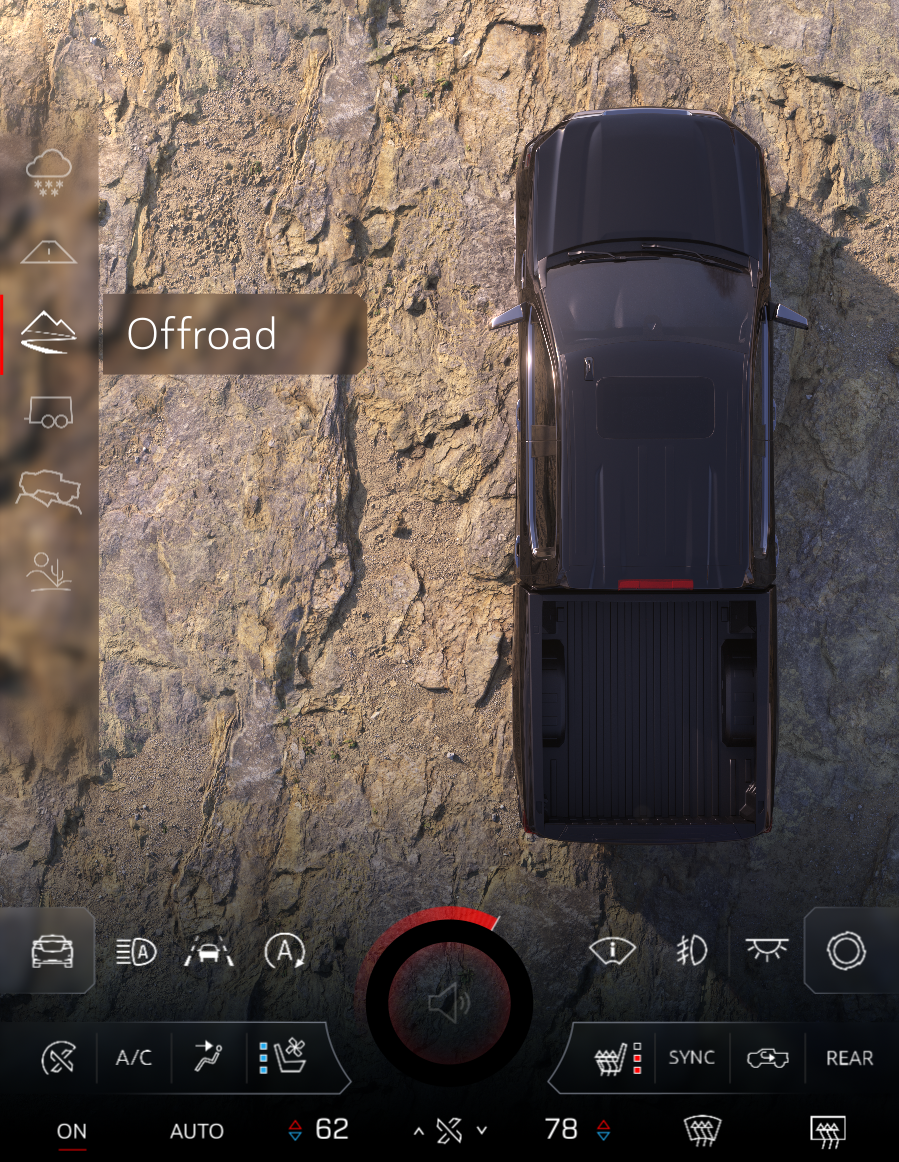The width and height of the screenshot is (899, 1162).
Task: Toggle the fog lights icon
Action: pyautogui.click(x=691, y=952)
